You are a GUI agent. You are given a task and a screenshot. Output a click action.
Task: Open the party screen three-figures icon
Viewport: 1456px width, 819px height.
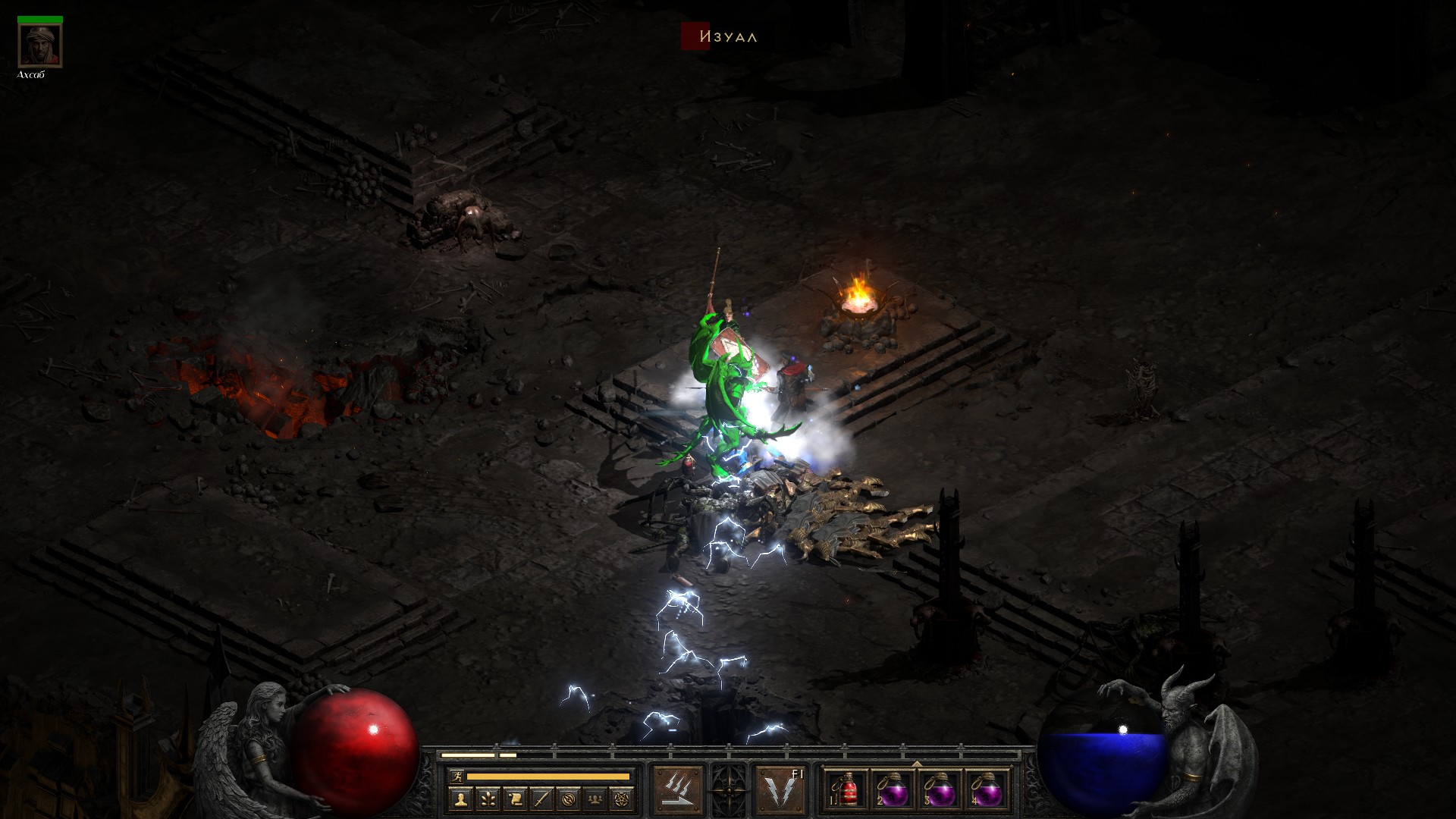(596, 798)
